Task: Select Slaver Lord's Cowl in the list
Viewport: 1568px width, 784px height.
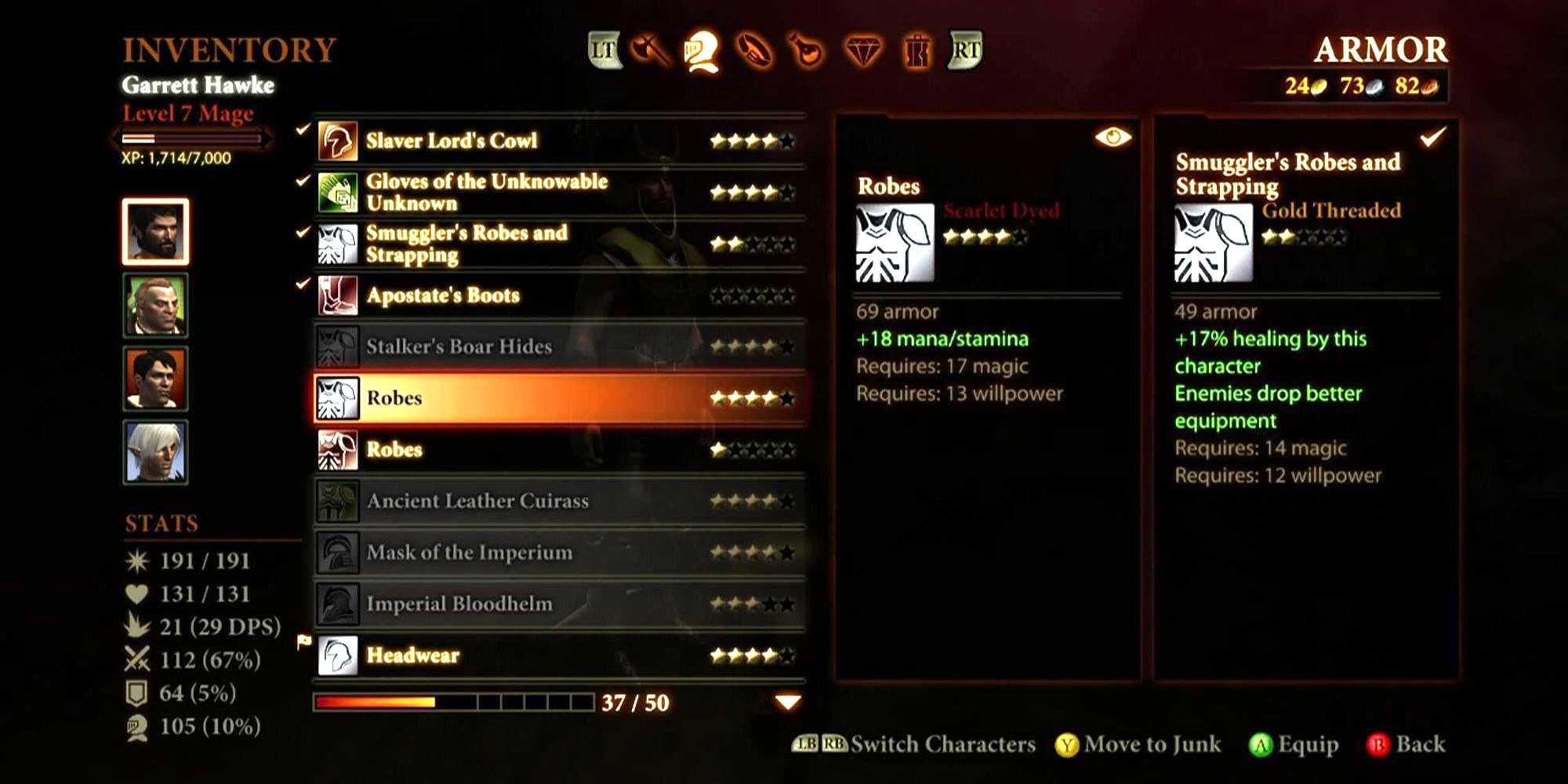Action: tap(560, 141)
